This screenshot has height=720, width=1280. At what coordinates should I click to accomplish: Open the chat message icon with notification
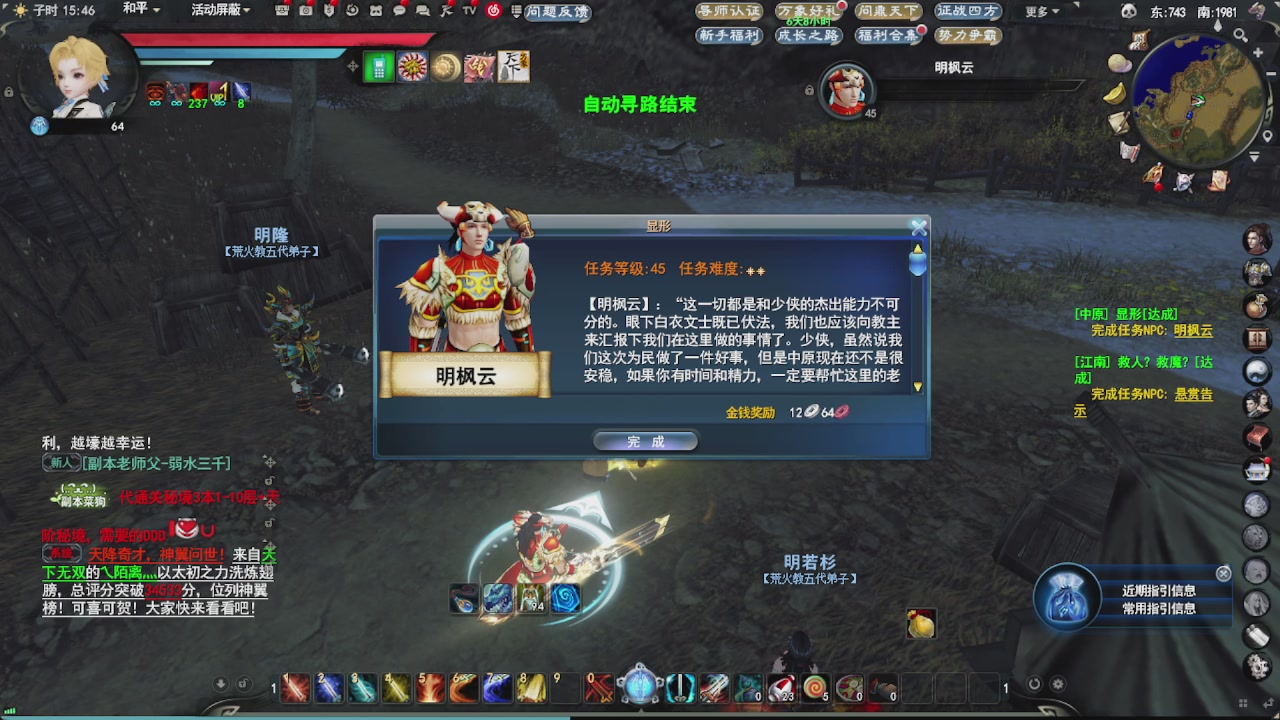coord(400,12)
